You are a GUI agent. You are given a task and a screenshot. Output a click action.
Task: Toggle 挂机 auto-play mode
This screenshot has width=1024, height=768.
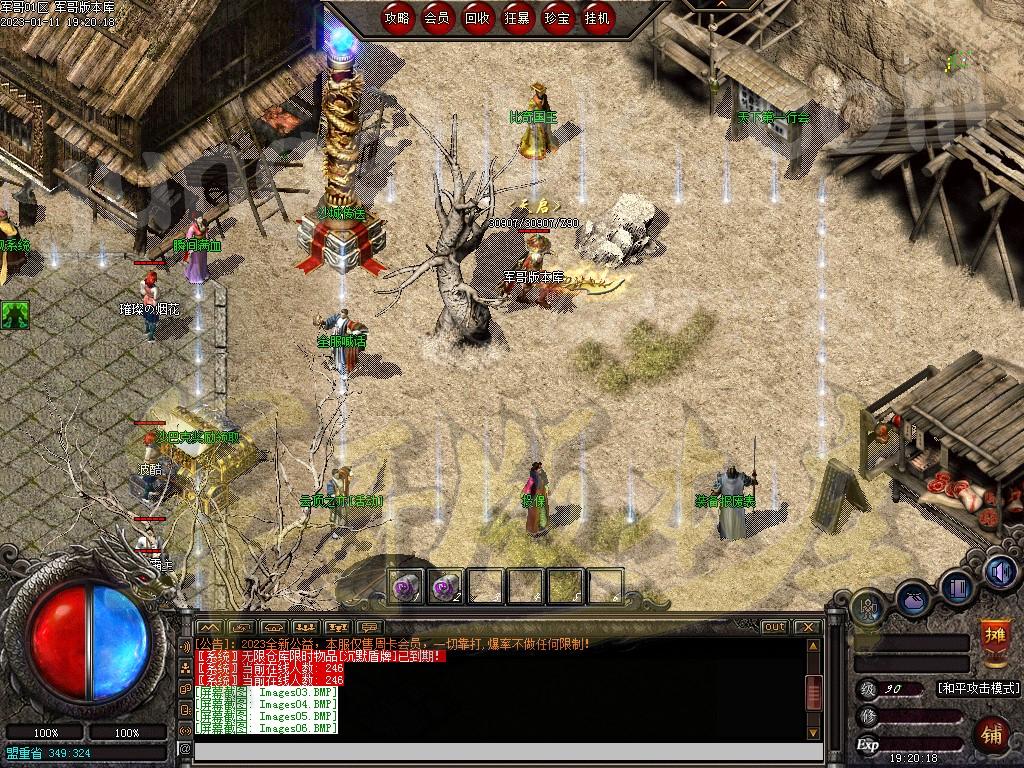(598, 18)
